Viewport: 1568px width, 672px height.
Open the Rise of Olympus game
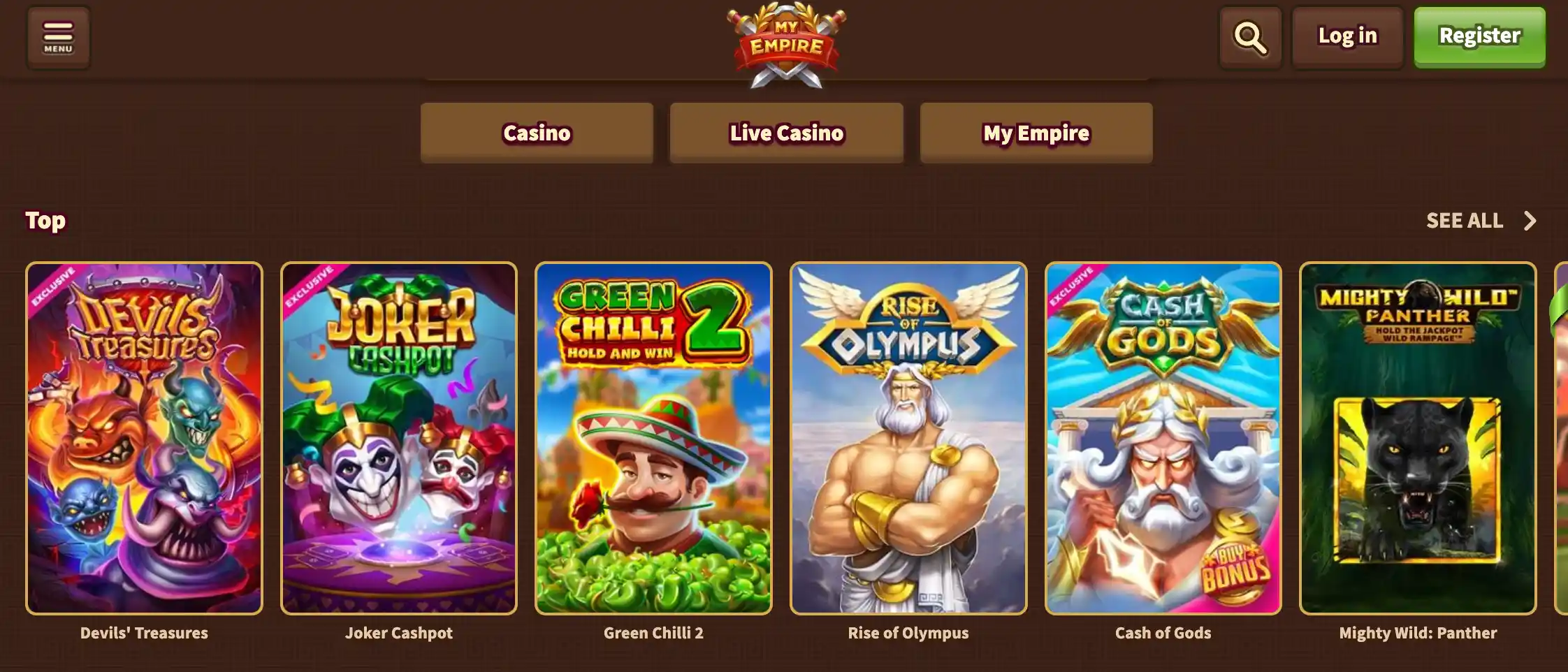pyautogui.click(x=908, y=438)
